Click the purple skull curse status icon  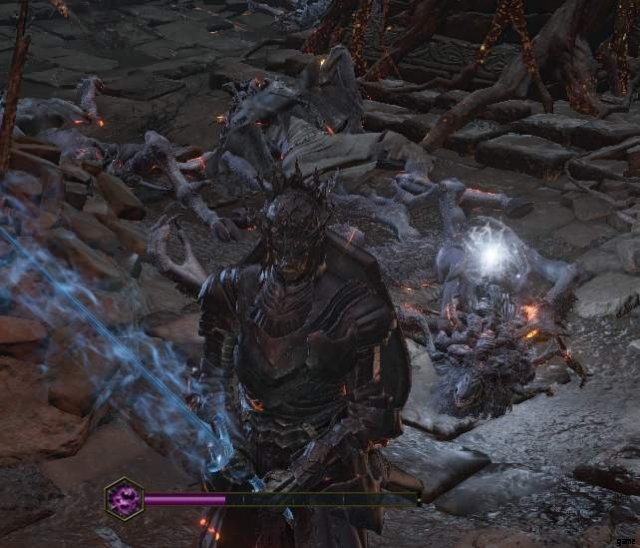point(125,497)
